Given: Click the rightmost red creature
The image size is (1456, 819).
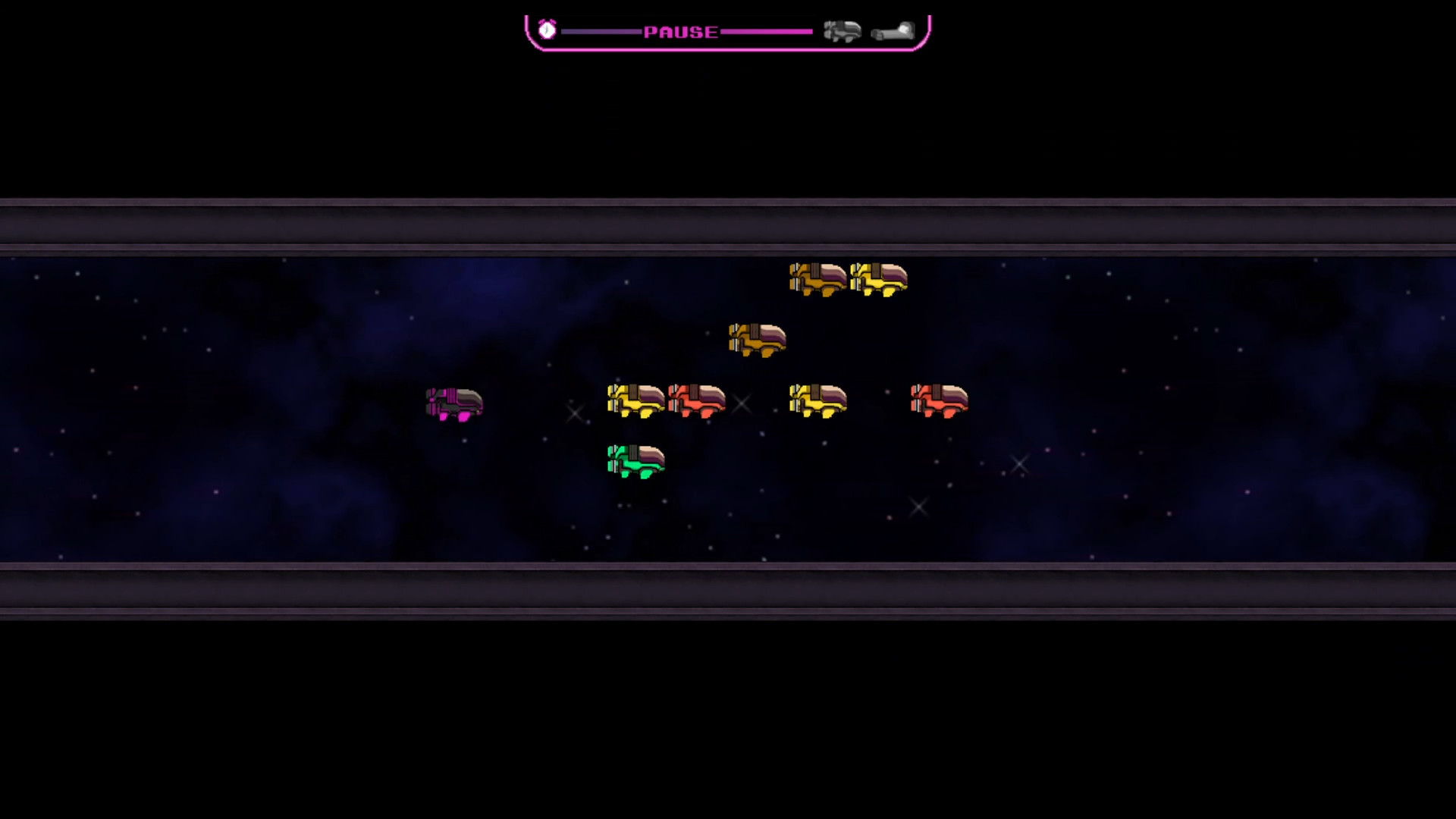Looking at the screenshot, I should pos(939,401).
